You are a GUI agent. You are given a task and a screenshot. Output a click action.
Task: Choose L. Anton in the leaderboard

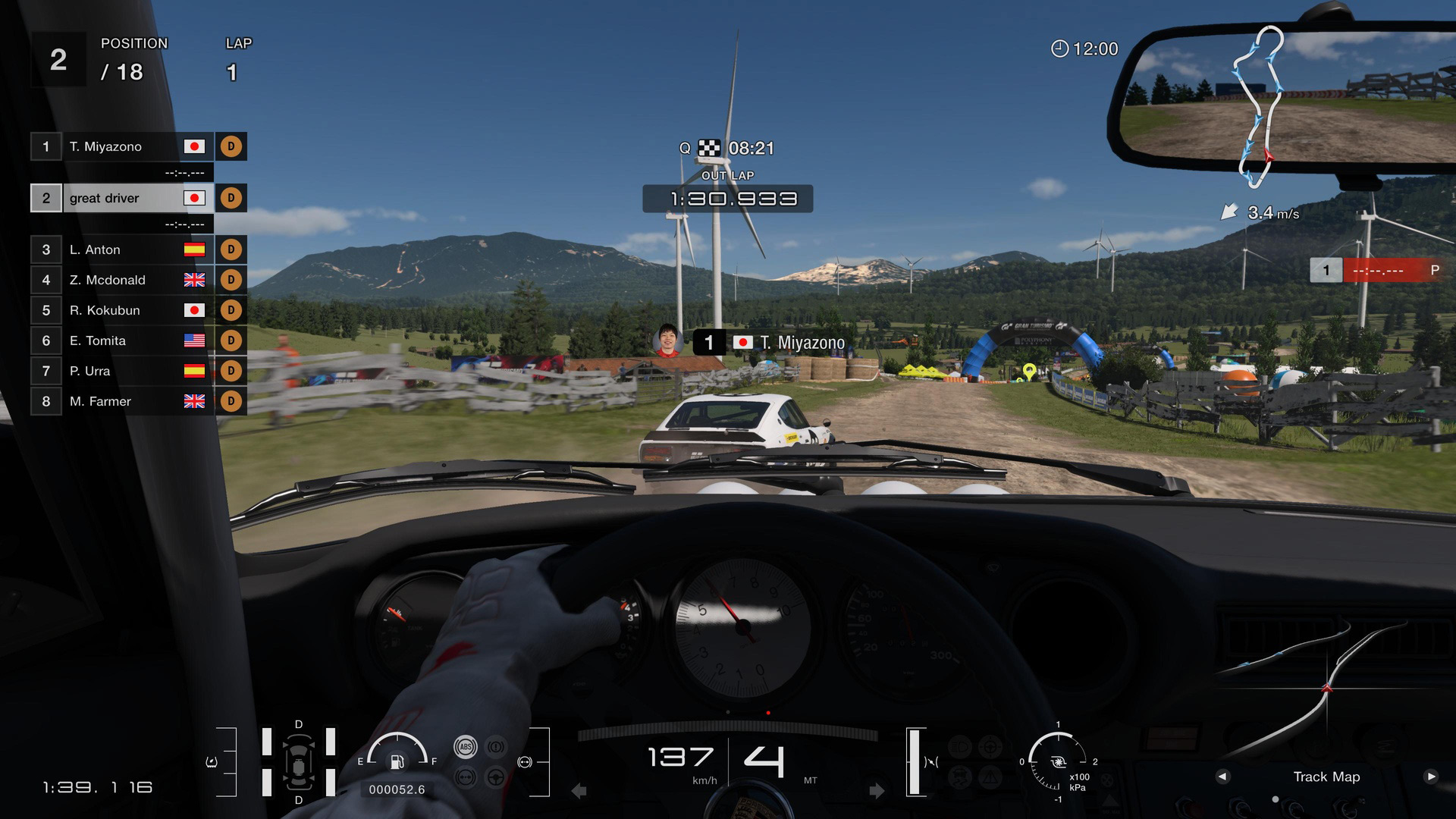click(x=121, y=249)
